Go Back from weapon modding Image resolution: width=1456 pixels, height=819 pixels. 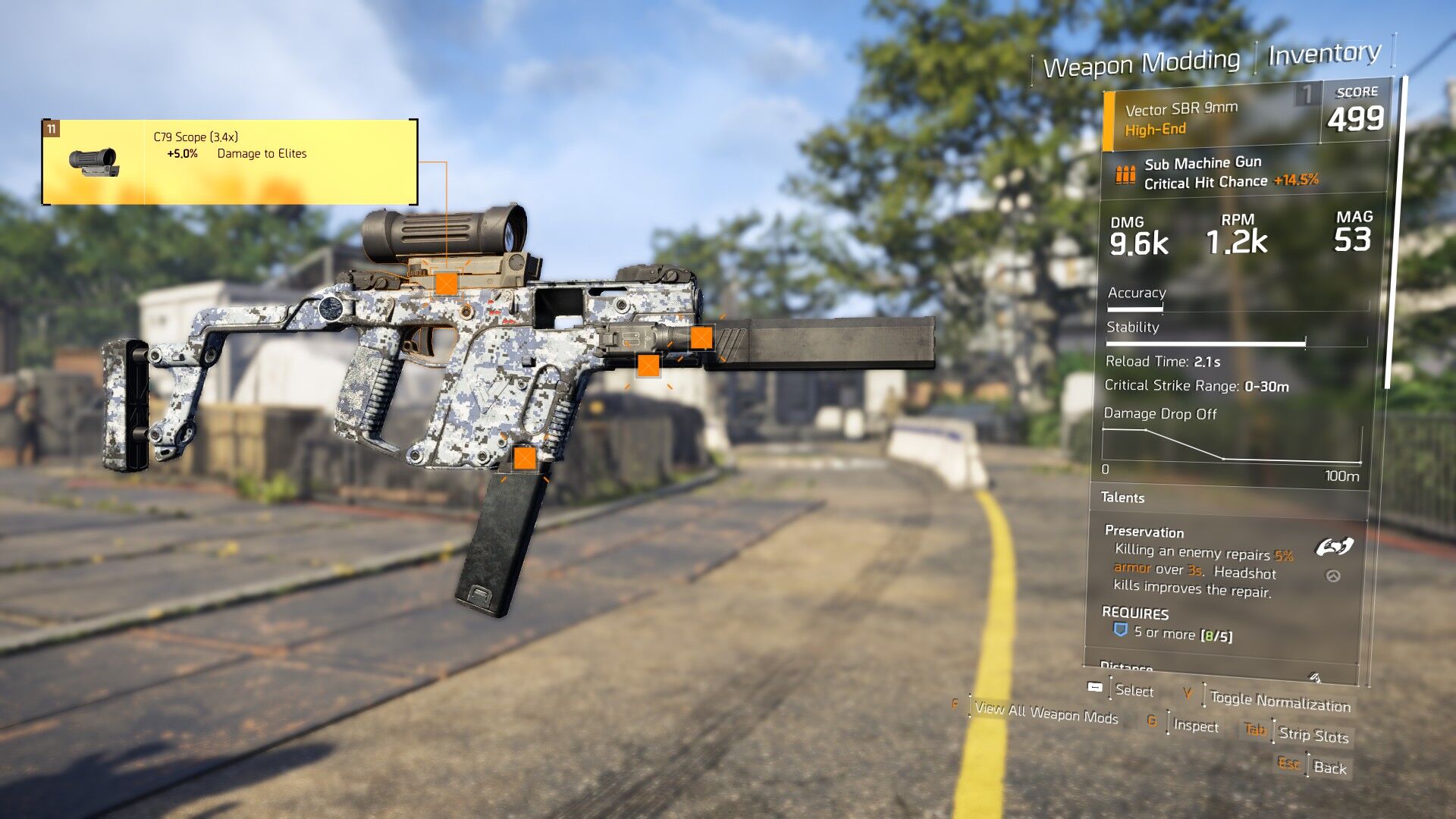coord(1329,767)
